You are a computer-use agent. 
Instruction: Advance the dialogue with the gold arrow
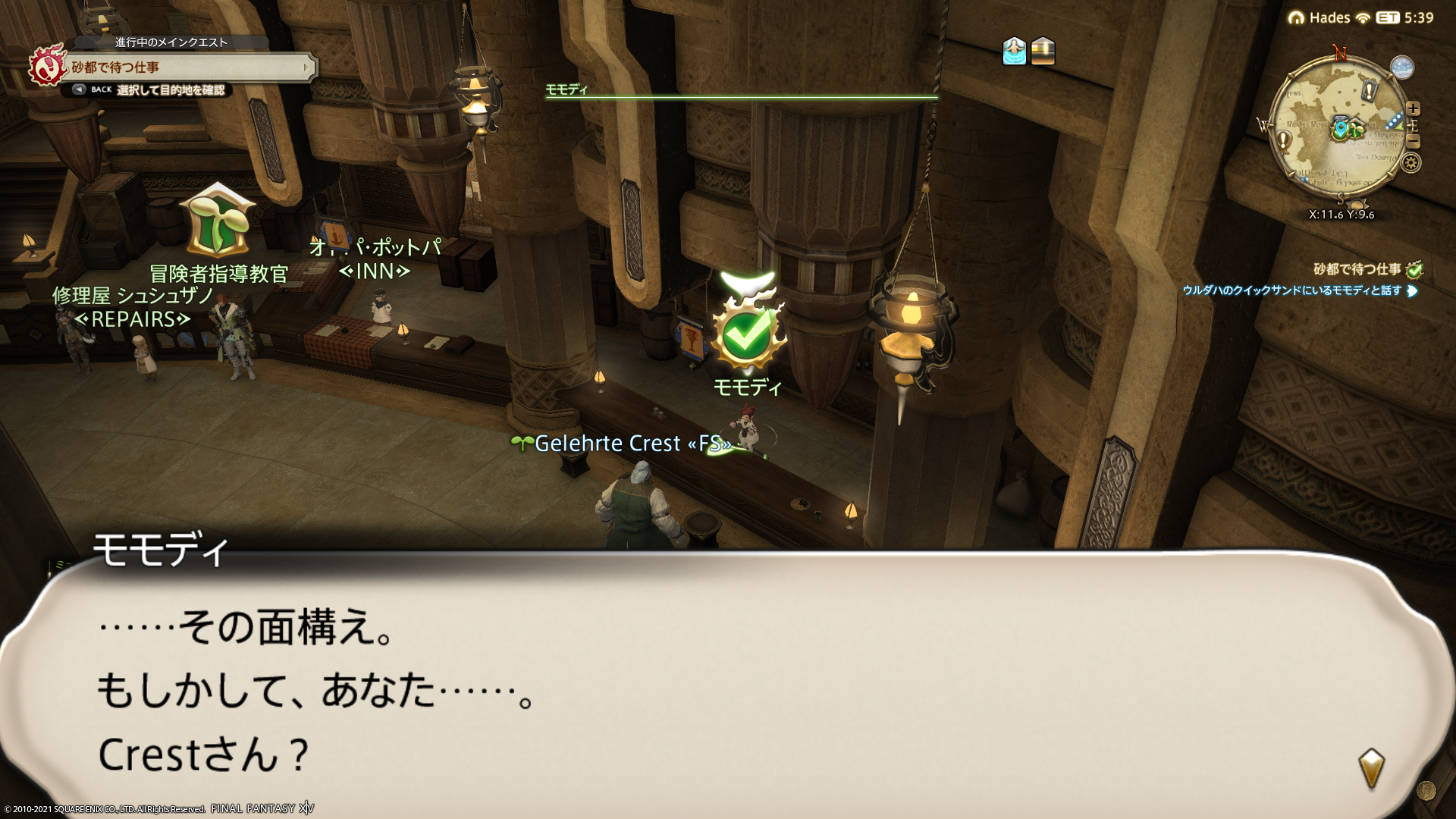click(x=1371, y=768)
